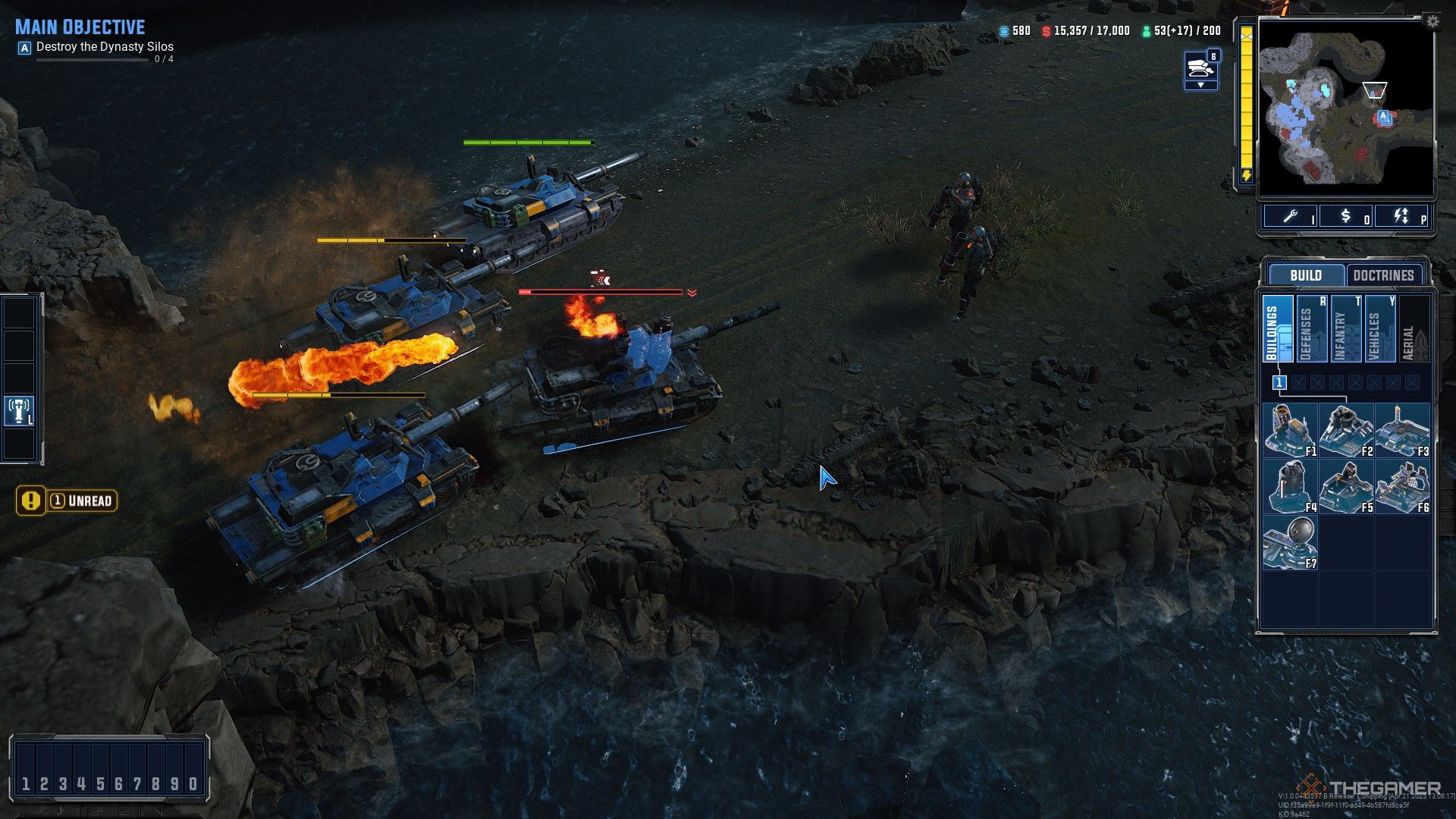Open the Vehicles build category
Screen dimensions: 1456x819
pyautogui.click(x=1380, y=329)
